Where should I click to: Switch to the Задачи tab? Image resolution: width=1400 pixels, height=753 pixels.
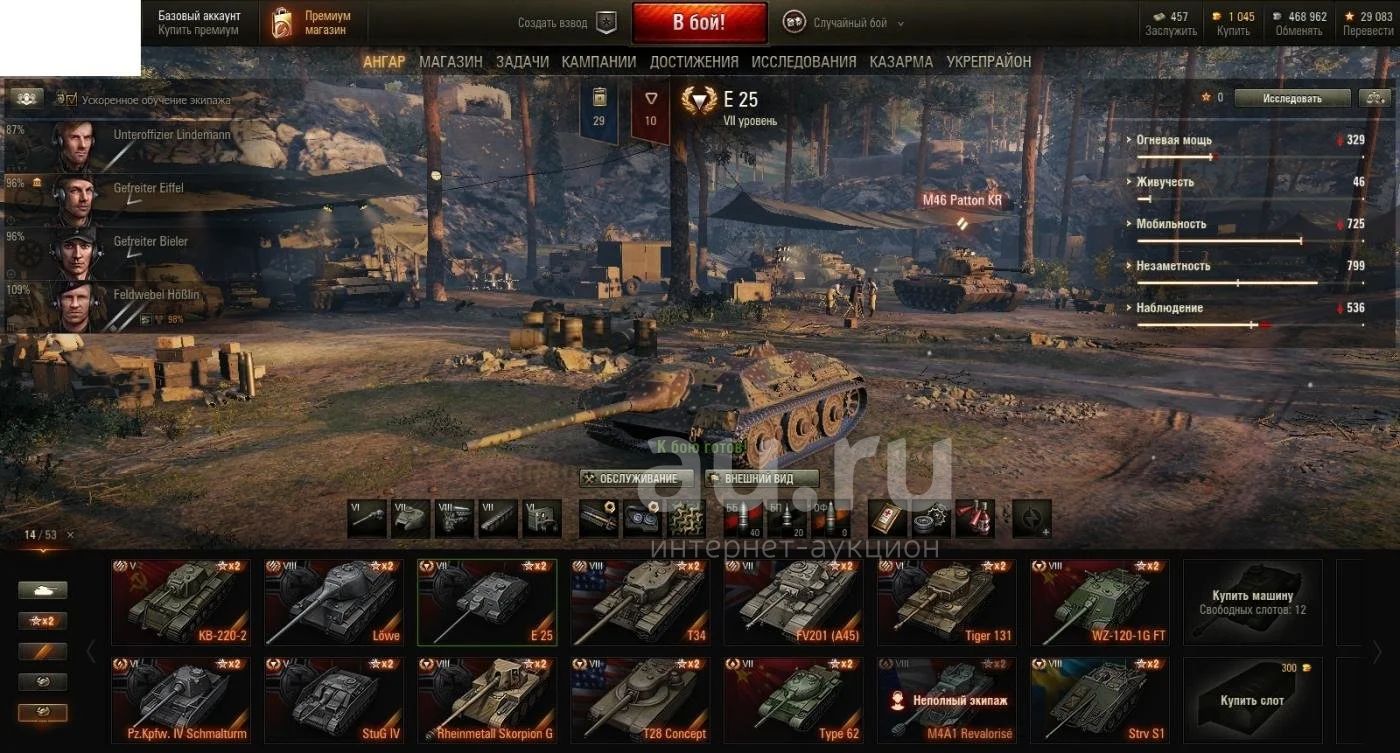(x=522, y=62)
